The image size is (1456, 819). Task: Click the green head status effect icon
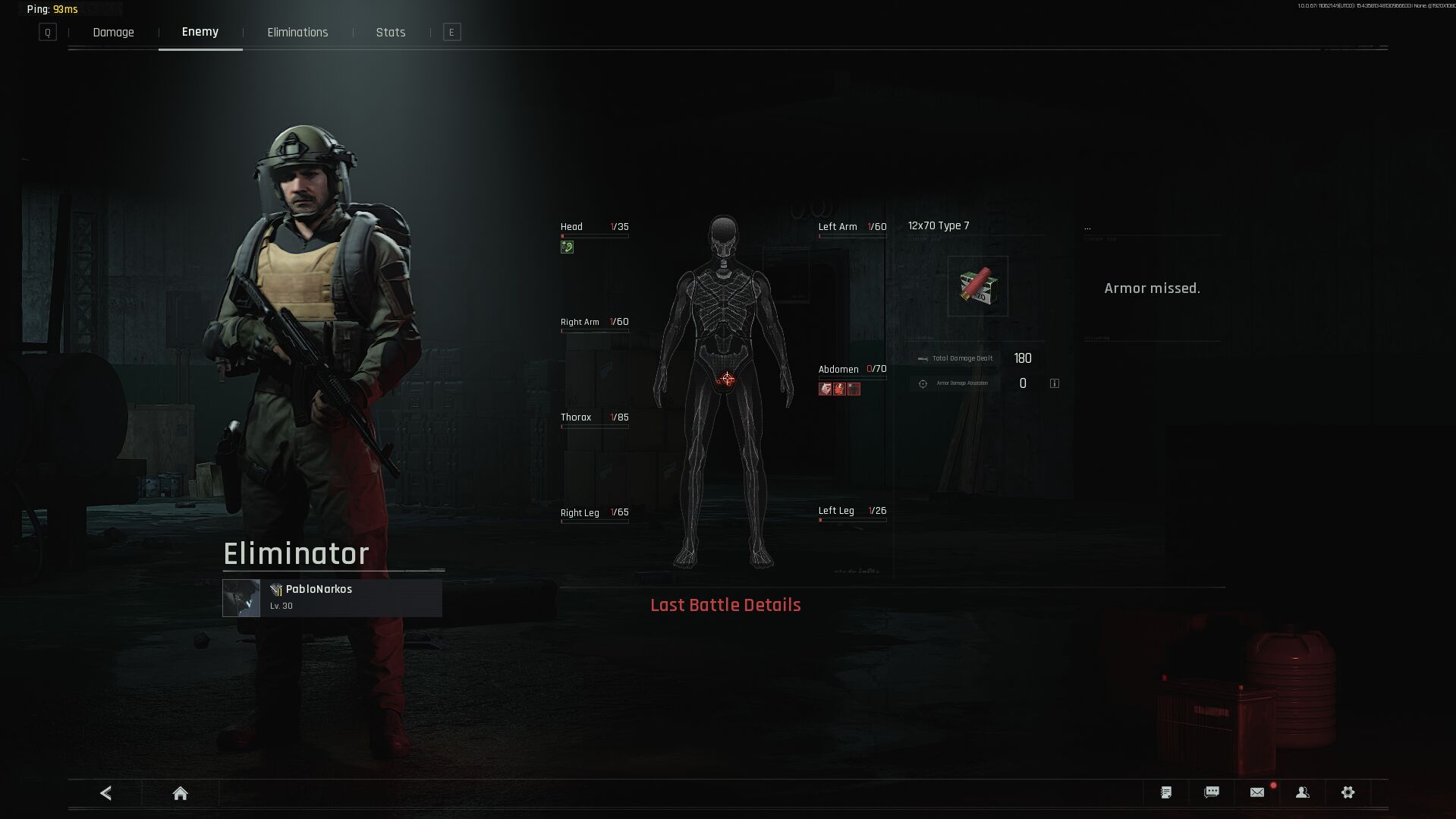click(567, 247)
